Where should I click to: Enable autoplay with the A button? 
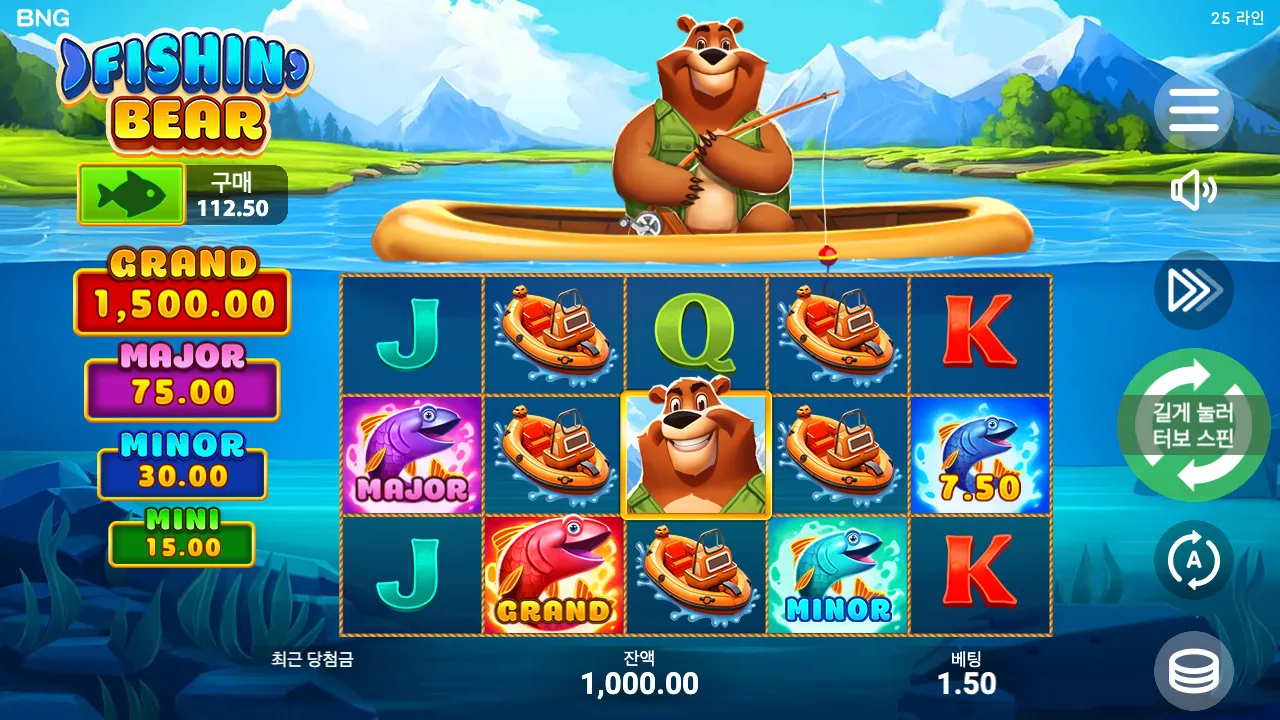(1196, 561)
